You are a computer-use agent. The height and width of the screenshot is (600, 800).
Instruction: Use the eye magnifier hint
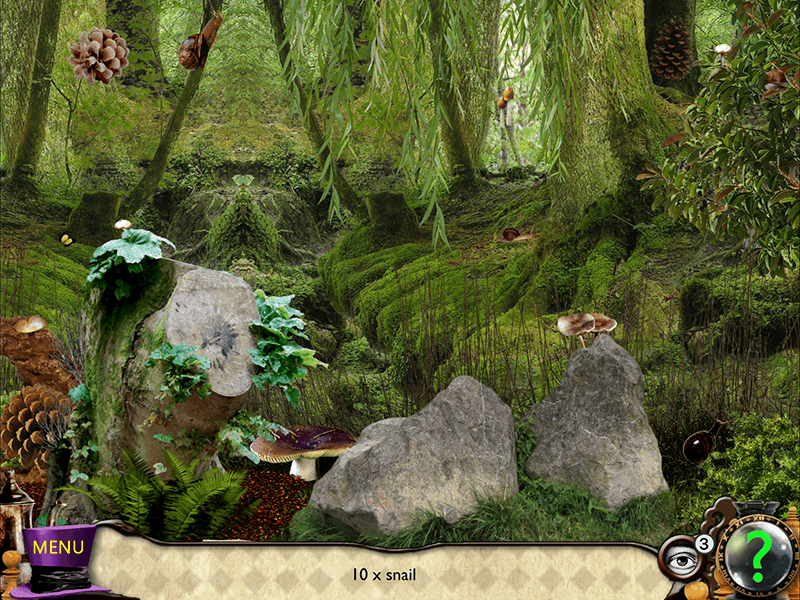pyautogui.click(x=683, y=561)
